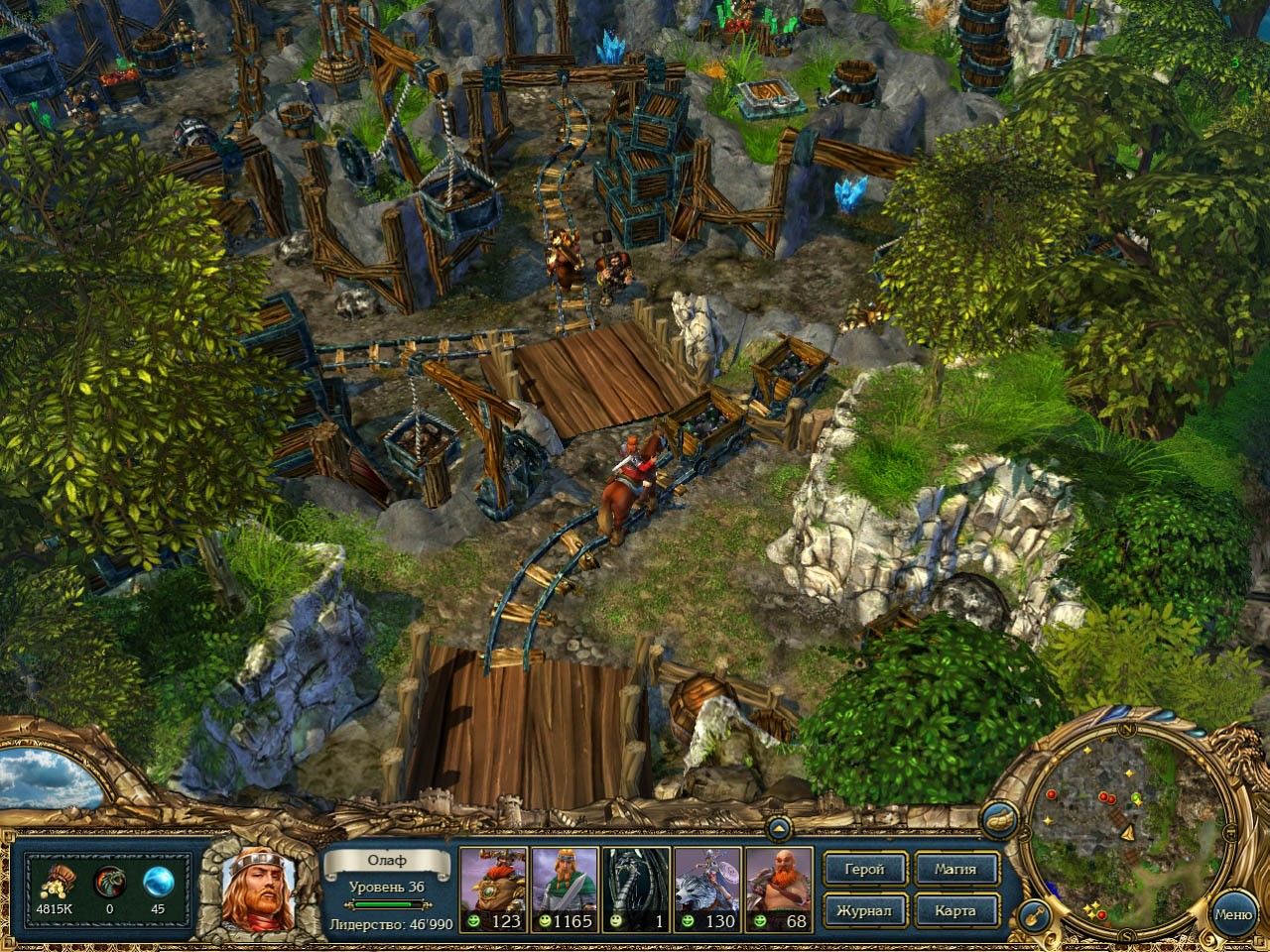Screen dimensions: 1270x952
Task: Open the Меню game menu
Action: (x=1233, y=914)
